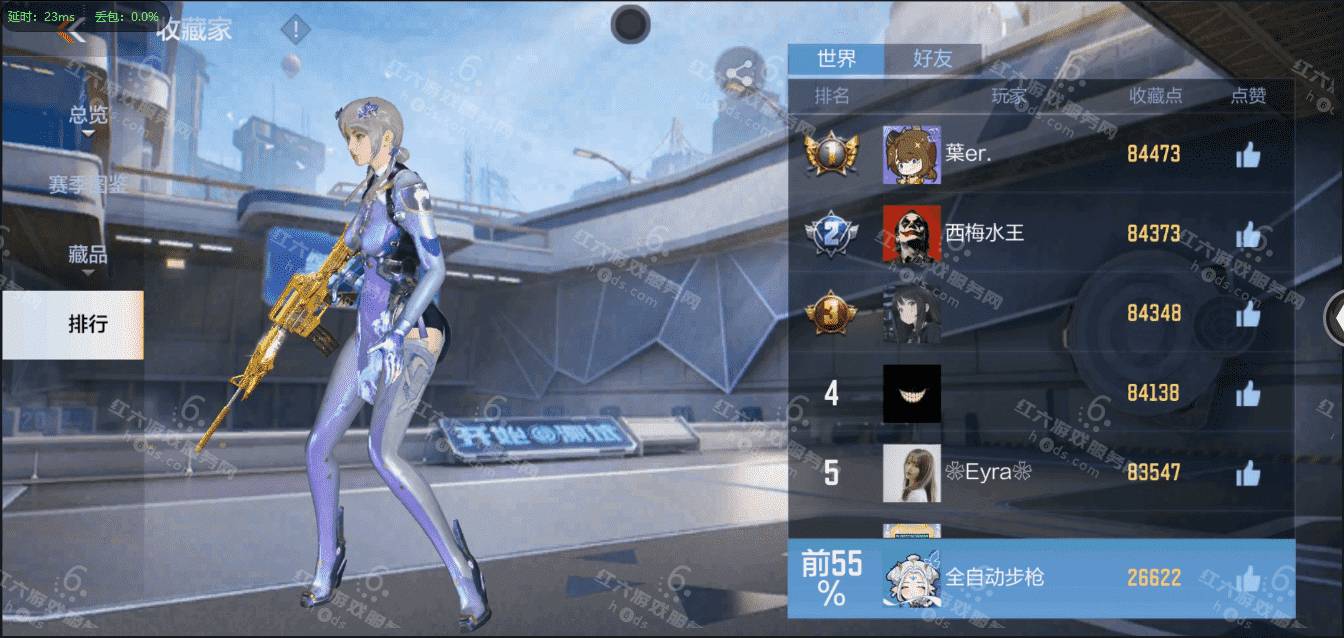Give a thumbs-up to Eyra

tap(1247, 473)
